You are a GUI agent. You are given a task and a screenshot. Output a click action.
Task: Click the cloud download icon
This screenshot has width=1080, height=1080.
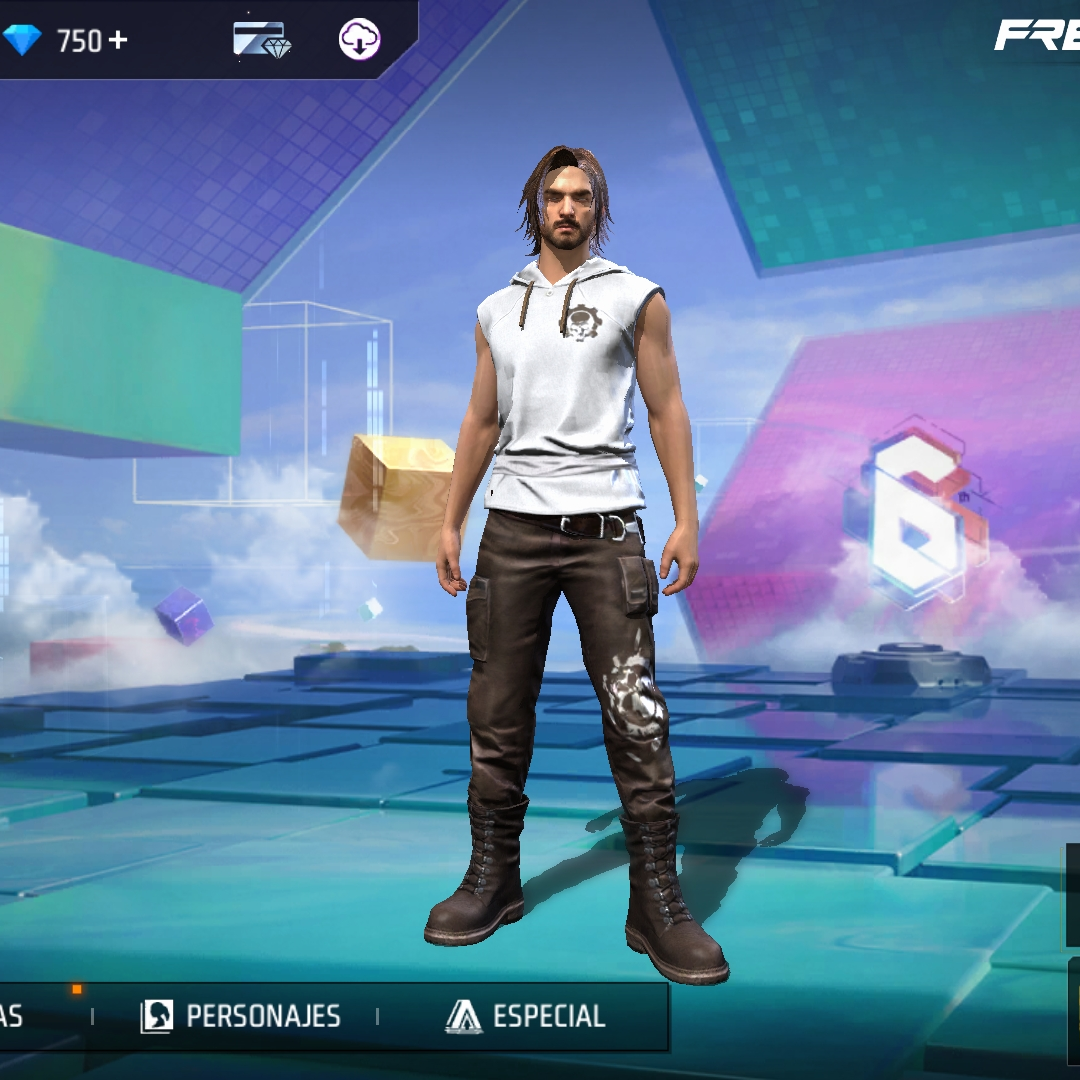[x=359, y=40]
